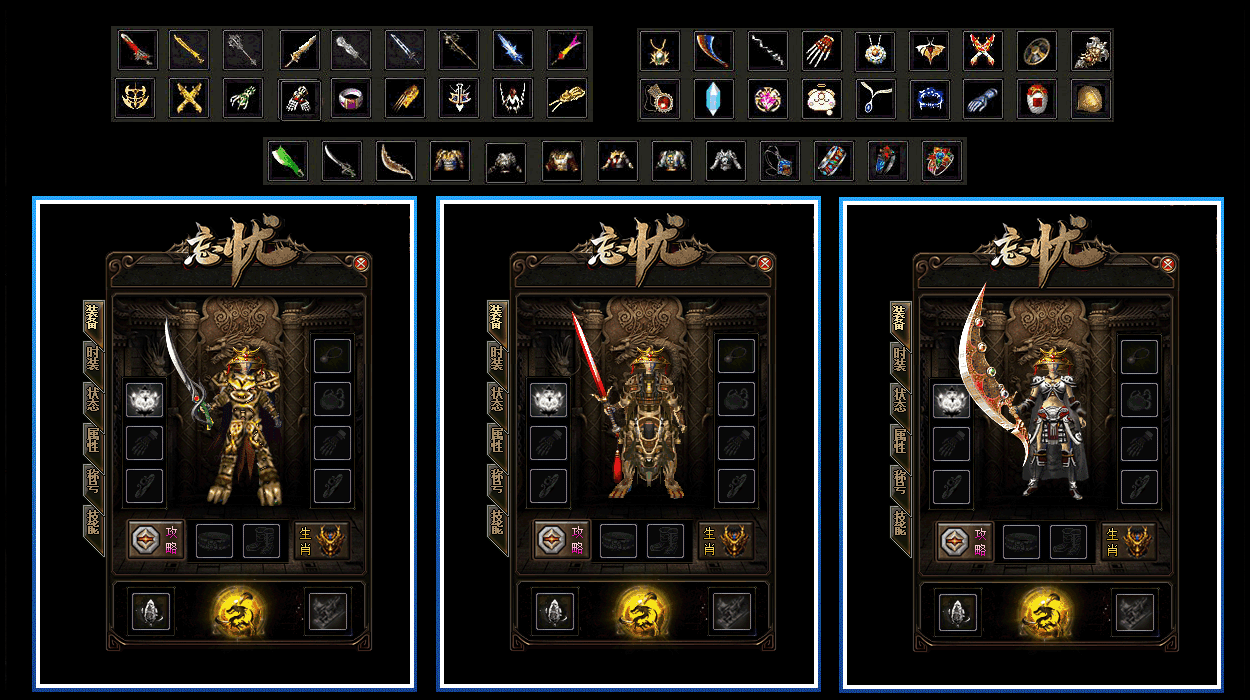The width and height of the screenshot is (1250, 700).
Task: Pick the blue sapphire pendant necklace icon
Action: pyautogui.click(x=876, y=99)
